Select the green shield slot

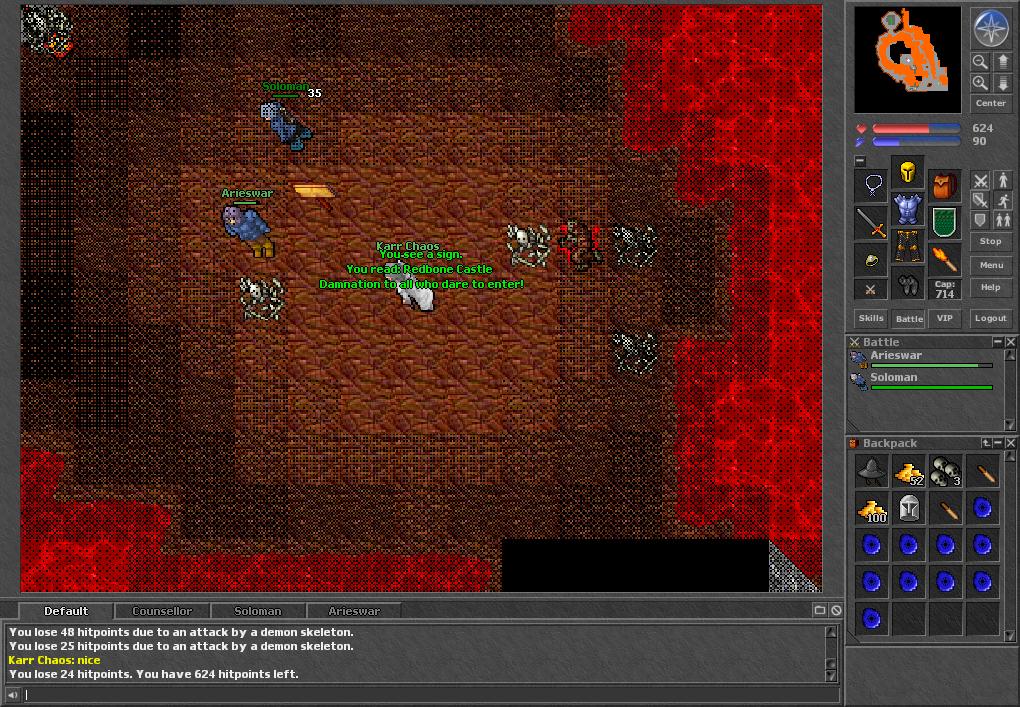click(x=944, y=222)
